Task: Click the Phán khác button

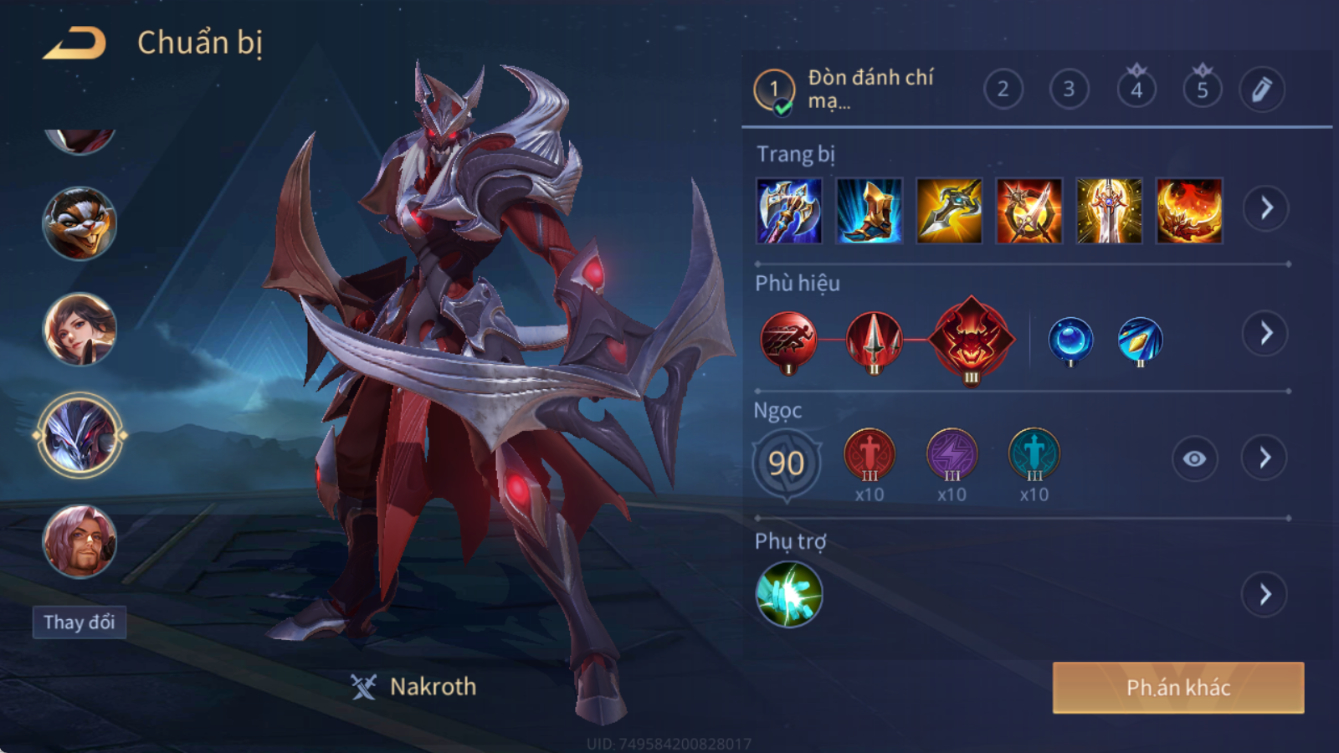Action: 1178,688
